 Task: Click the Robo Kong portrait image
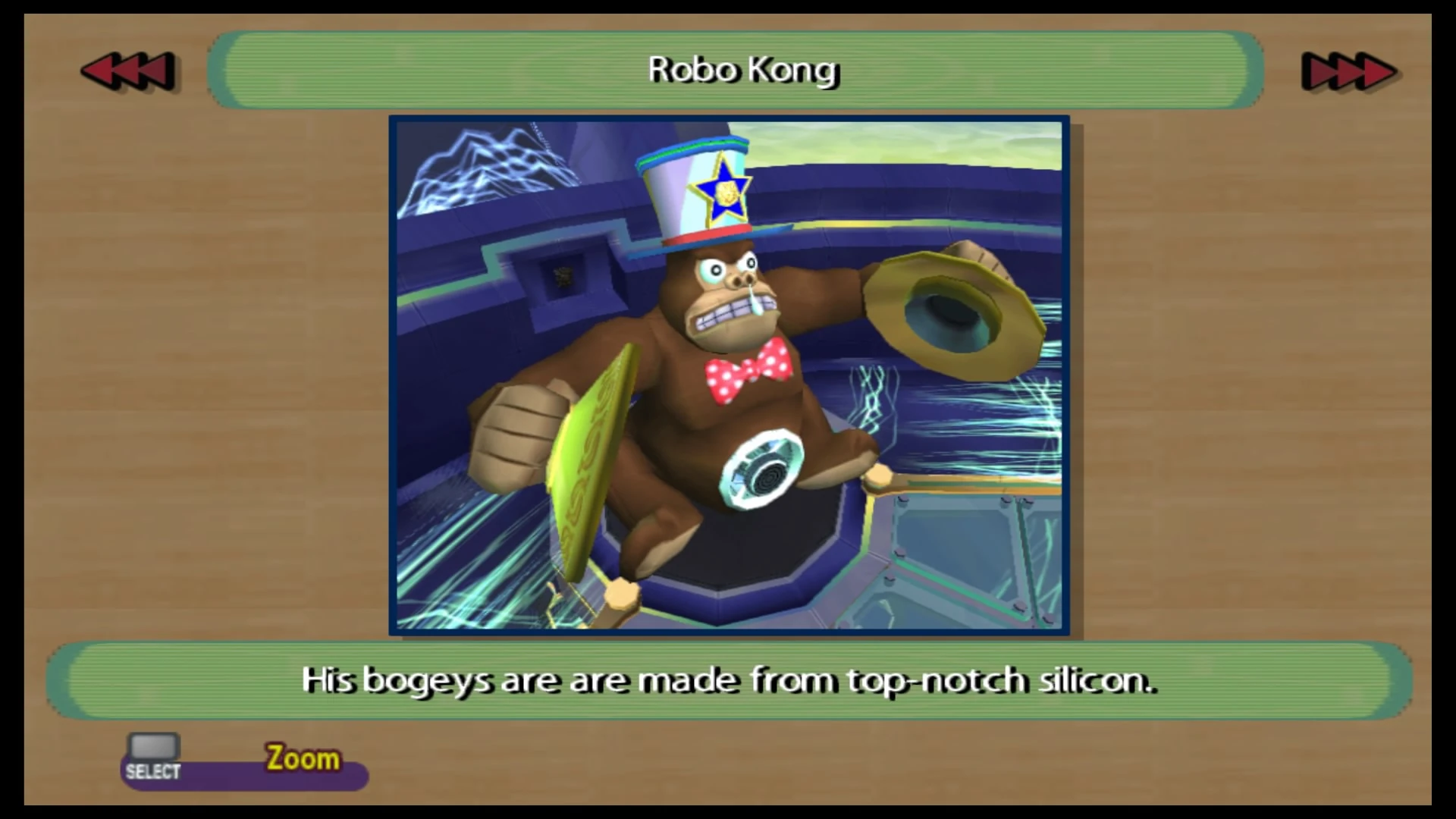(x=728, y=375)
